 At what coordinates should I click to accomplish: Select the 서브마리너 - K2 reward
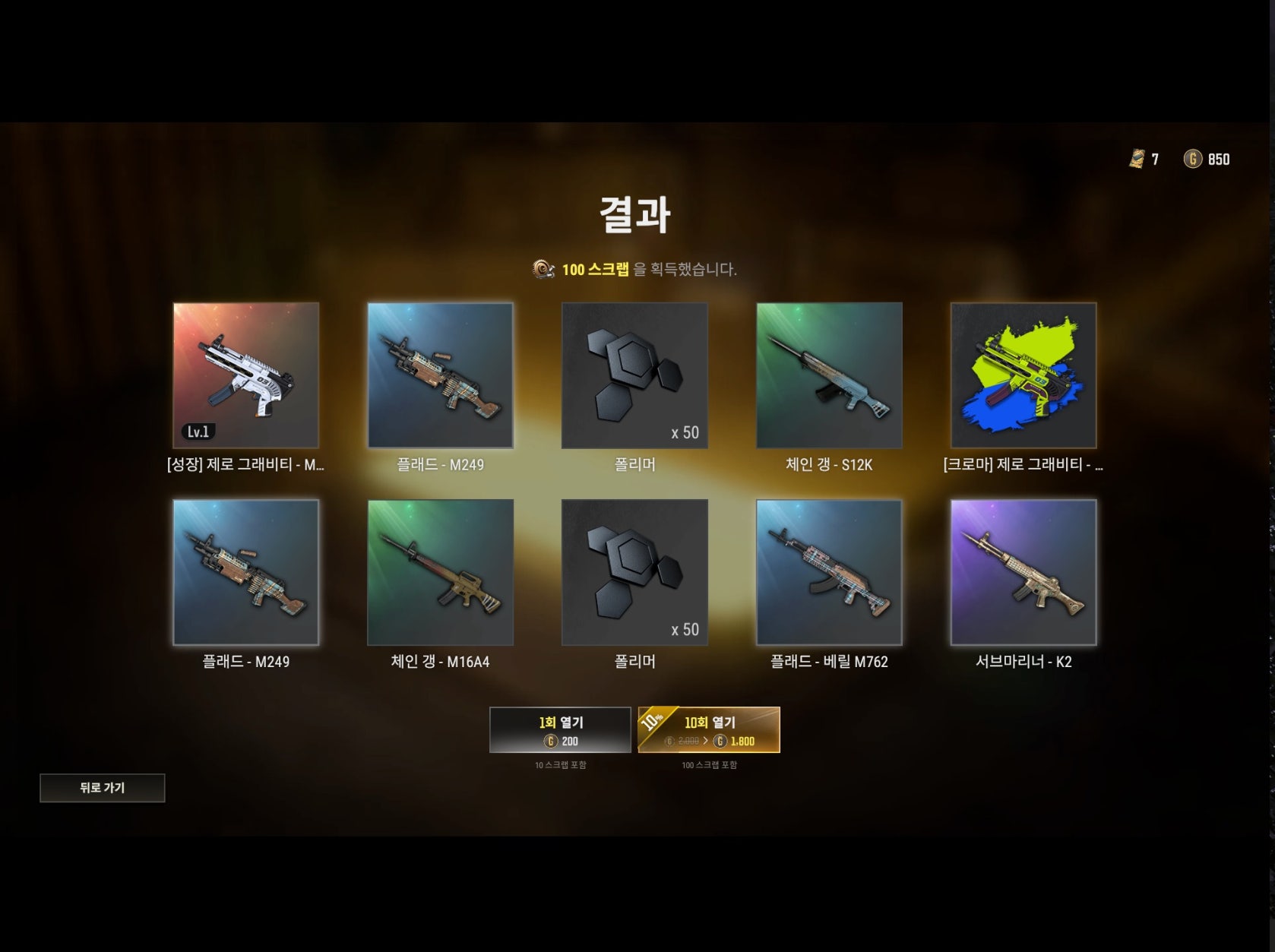point(1023,572)
